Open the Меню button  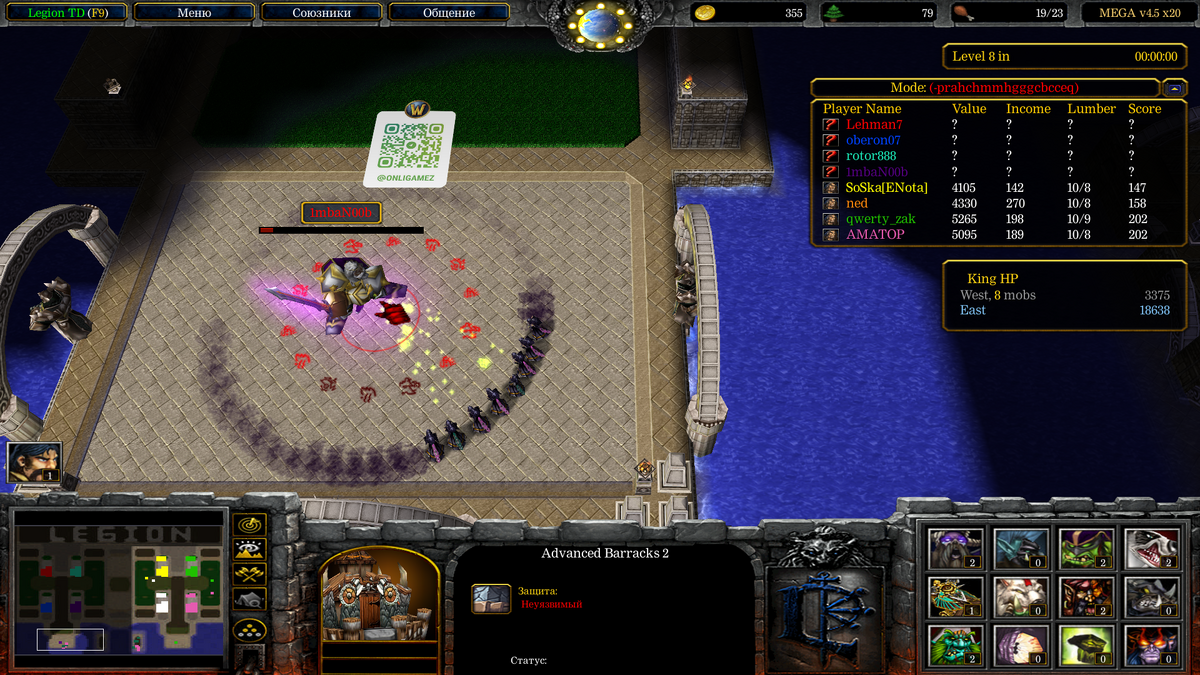tap(194, 13)
